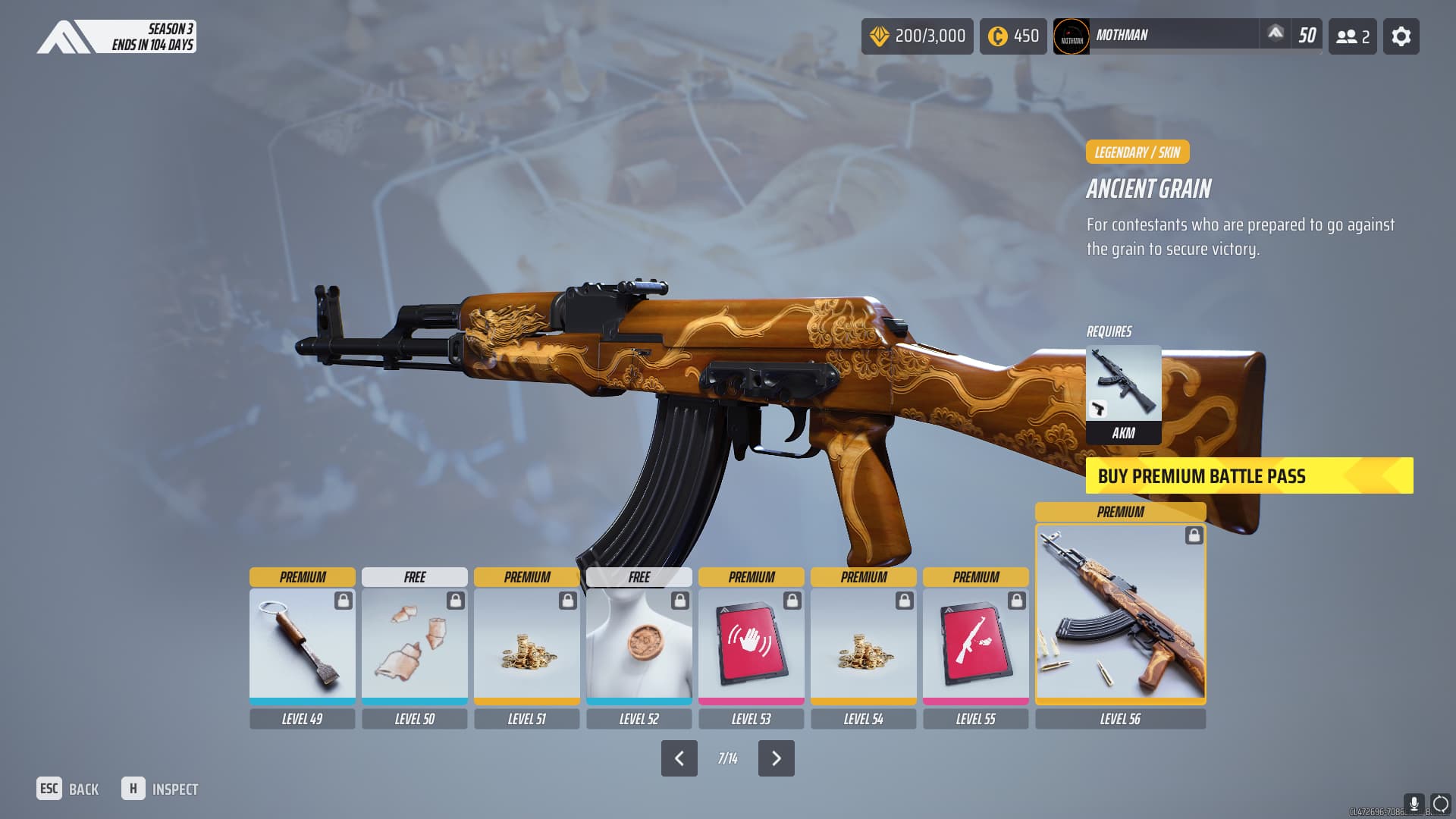Go to next battle pass page
1456x819 pixels.
coord(776,758)
